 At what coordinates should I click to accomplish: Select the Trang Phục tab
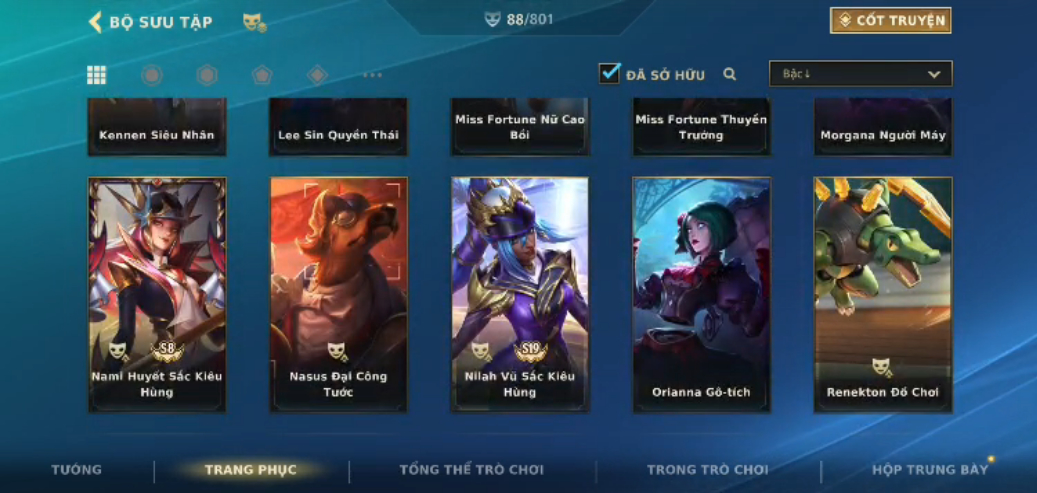[251, 470]
